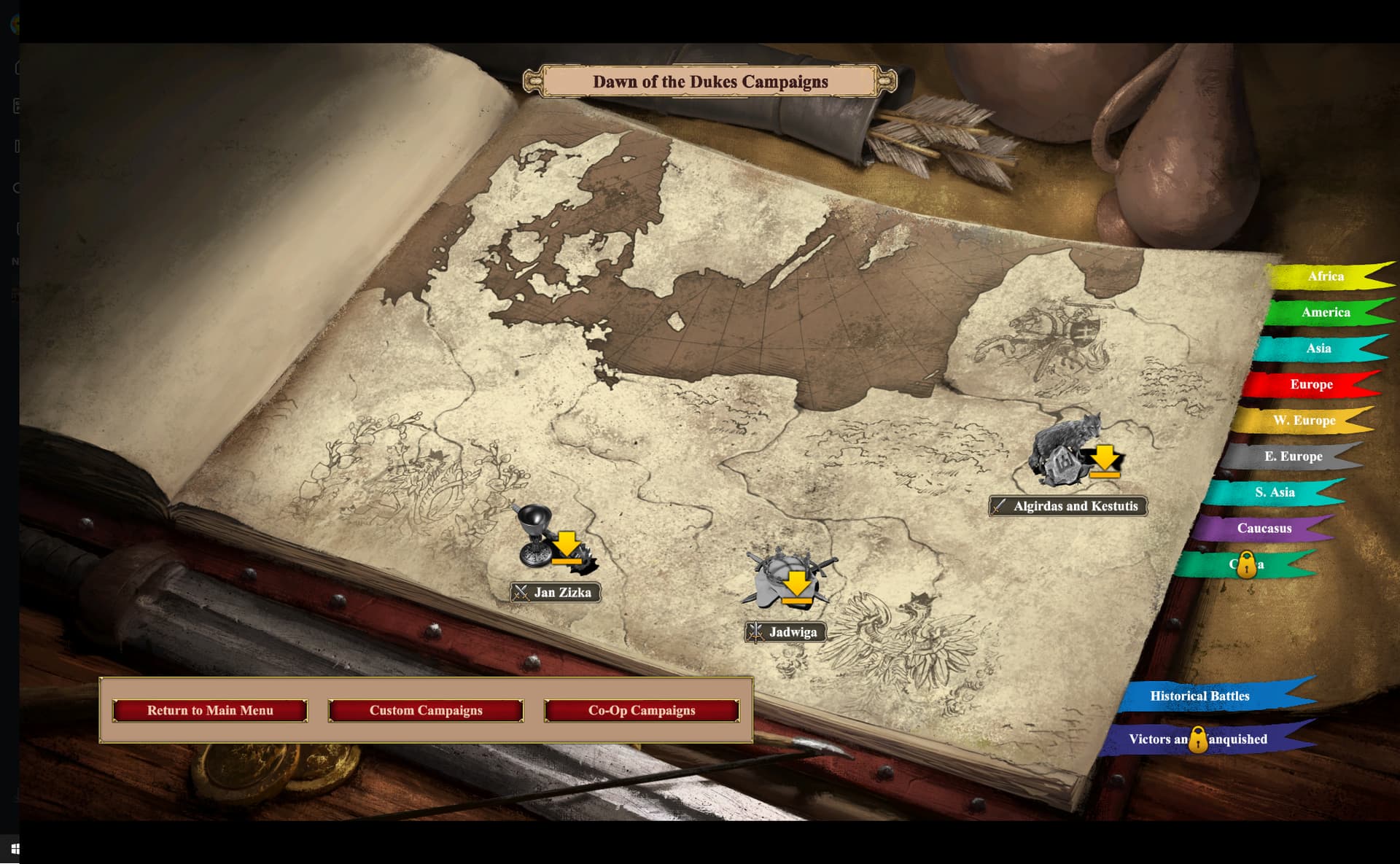The image size is (1400, 864).
Task: Open Co-Op Campaigns
Action: tap(642, 710)
